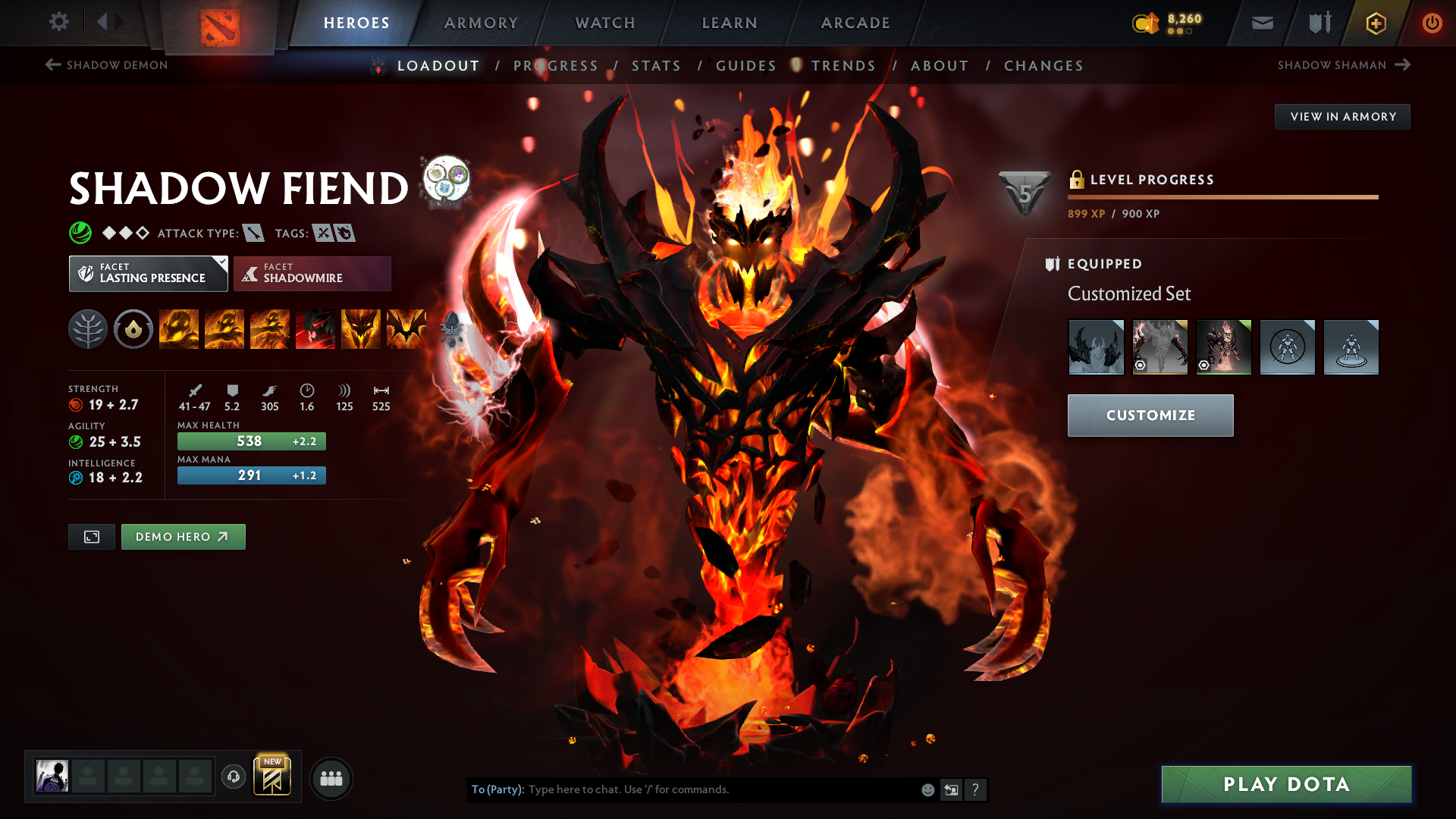Screen dimensions: 1456x819
Task: Open the settings gear icon
Action: tap(59, 23)
